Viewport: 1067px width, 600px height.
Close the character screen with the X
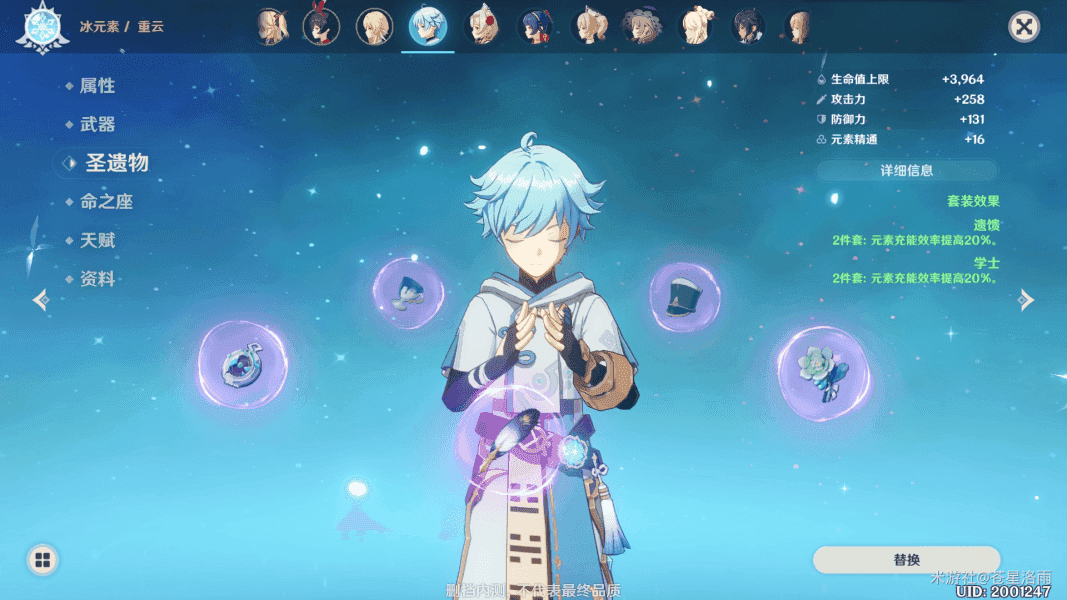(1024, 27)
